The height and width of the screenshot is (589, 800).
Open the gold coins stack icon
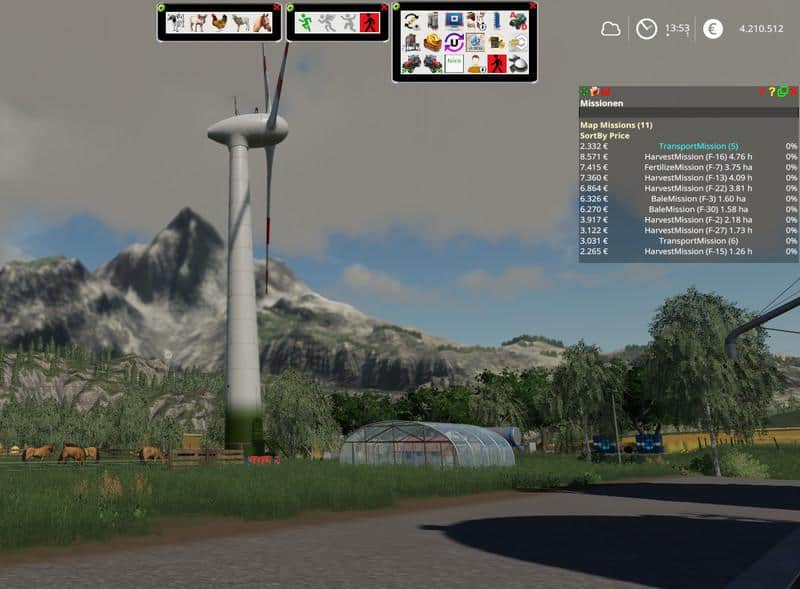click(x=432, y=43)
